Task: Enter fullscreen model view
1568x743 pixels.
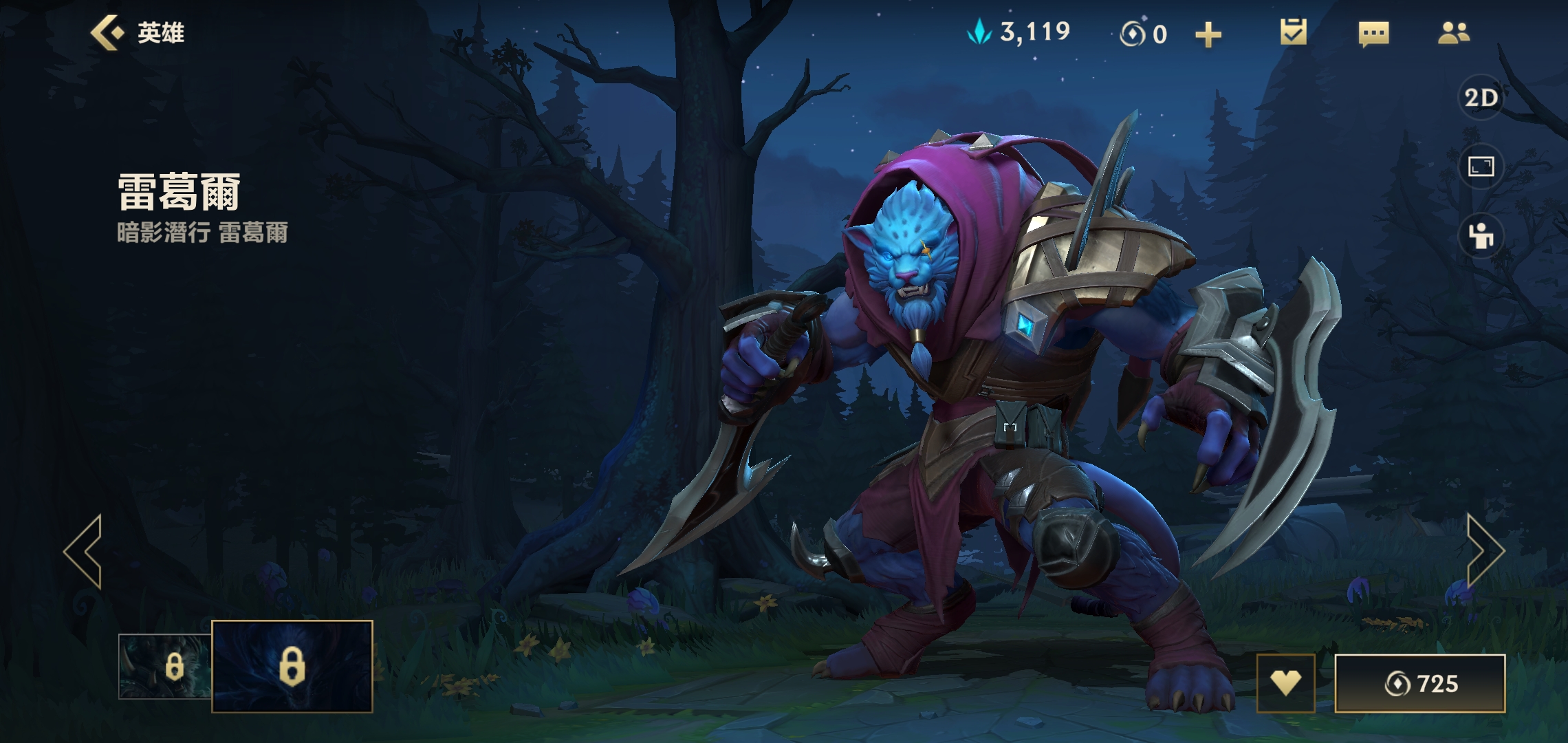Action: click(x=1481, y=167)
